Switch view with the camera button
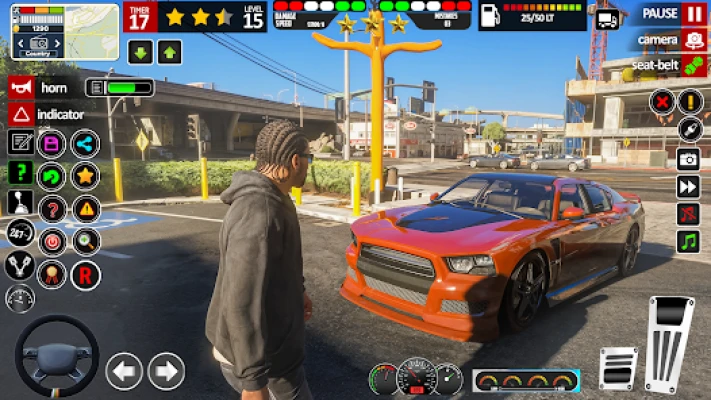 click(x=694, y=40)
